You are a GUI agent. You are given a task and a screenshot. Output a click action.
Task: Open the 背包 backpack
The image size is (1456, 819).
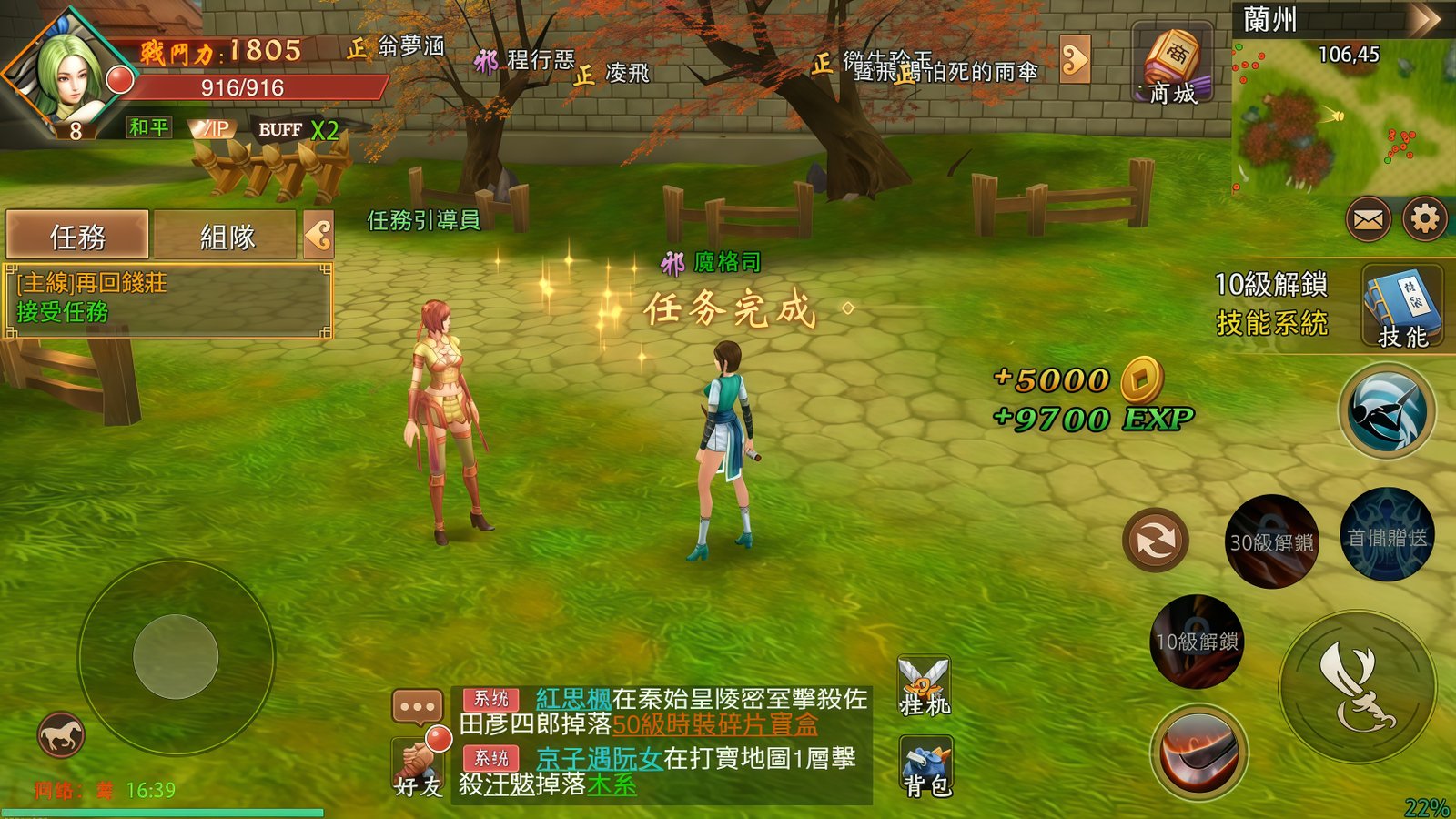tap(925, 767)
